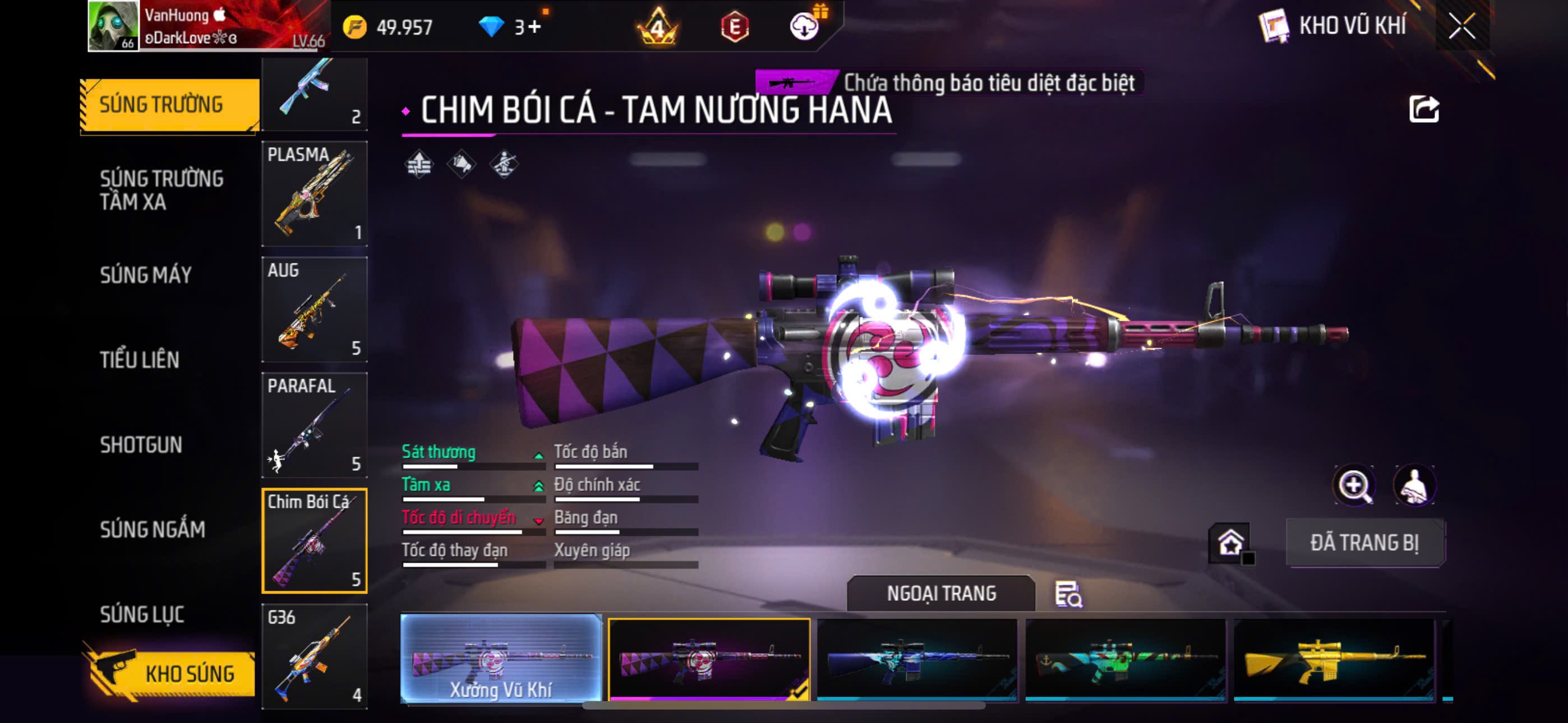The width and height of the screenshot is (1568, 723).
Task: Open the Xưởng Vũ Khí workshop tile
Action: point(500,659)
